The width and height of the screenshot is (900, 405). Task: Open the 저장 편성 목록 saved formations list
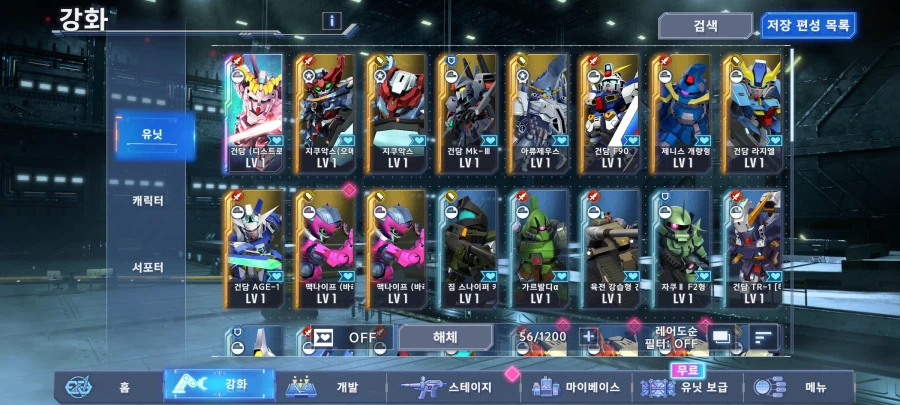(x=809, y=26)
